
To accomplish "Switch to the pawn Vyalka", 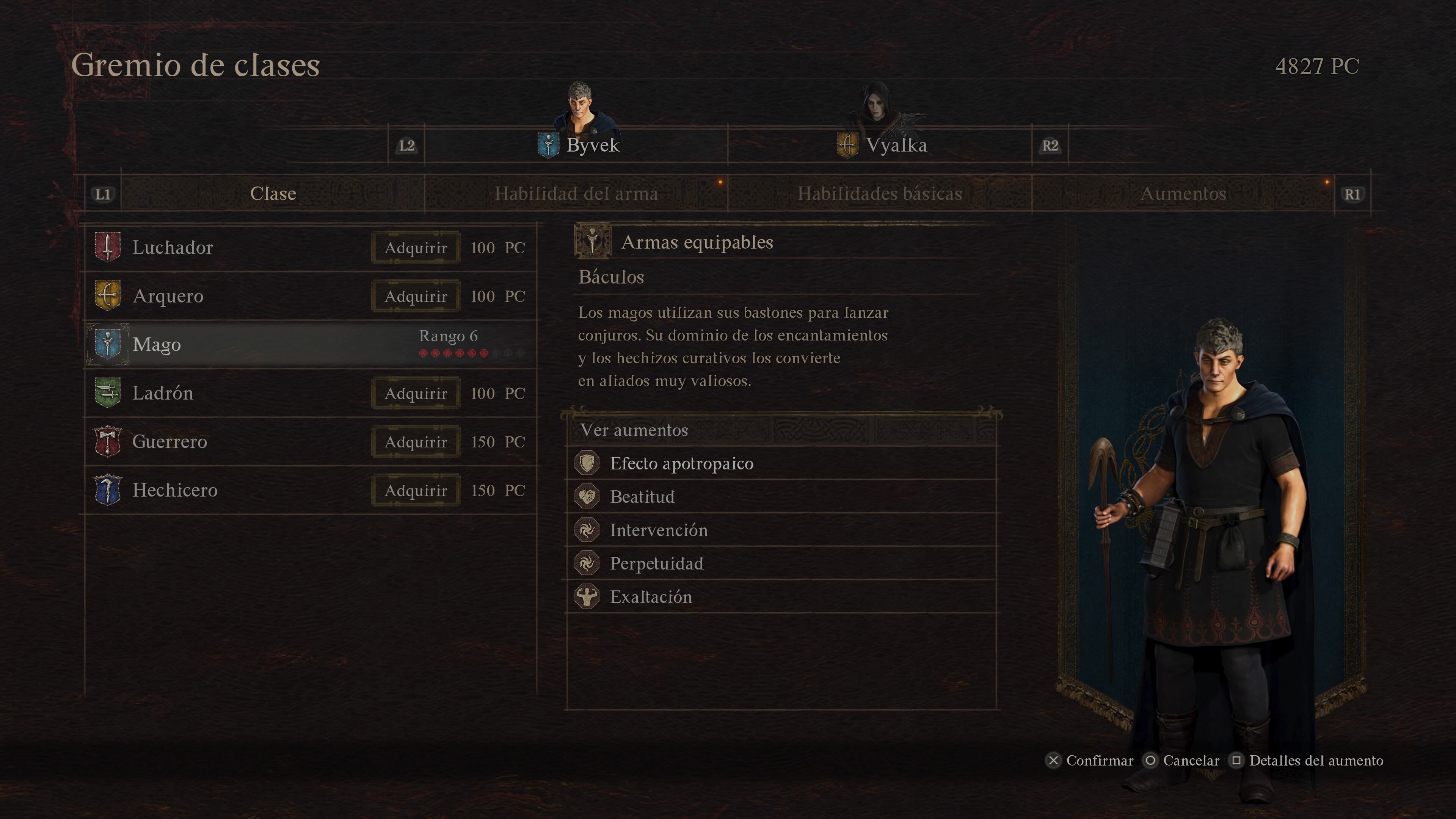I will pos(882,145).
